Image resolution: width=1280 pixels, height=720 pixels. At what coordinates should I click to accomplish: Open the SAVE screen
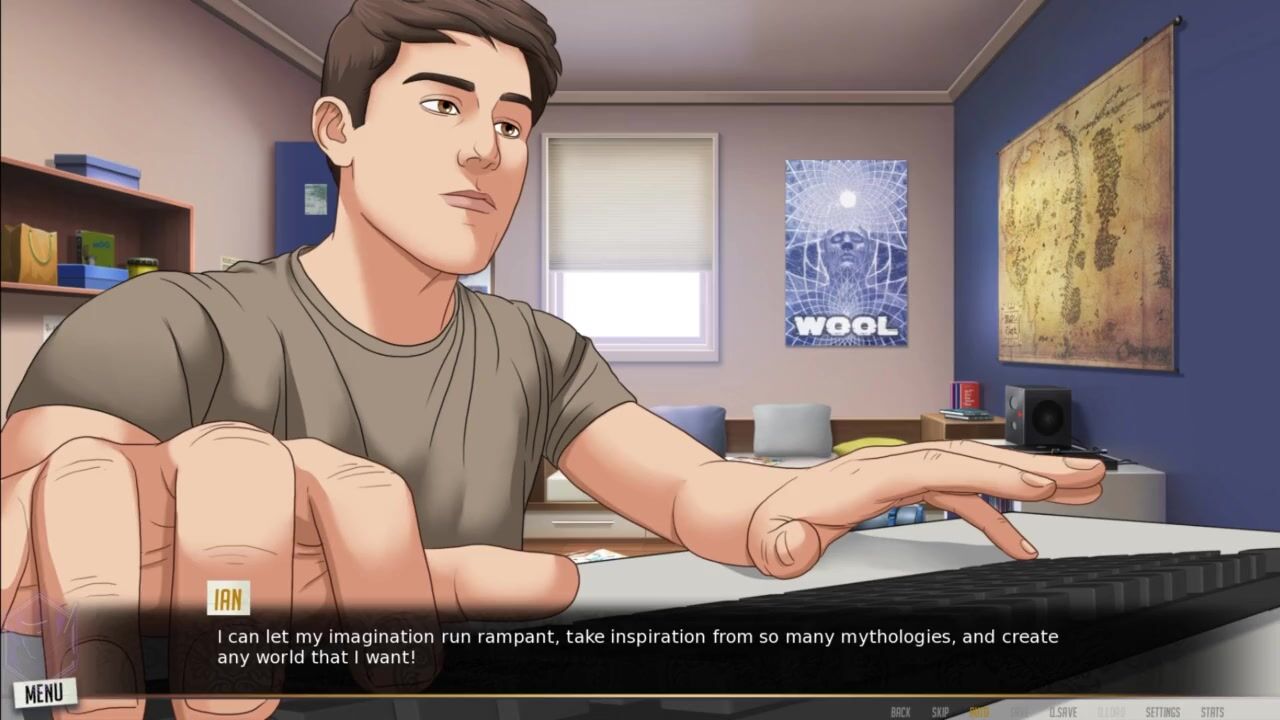[x=1019, y=712]
